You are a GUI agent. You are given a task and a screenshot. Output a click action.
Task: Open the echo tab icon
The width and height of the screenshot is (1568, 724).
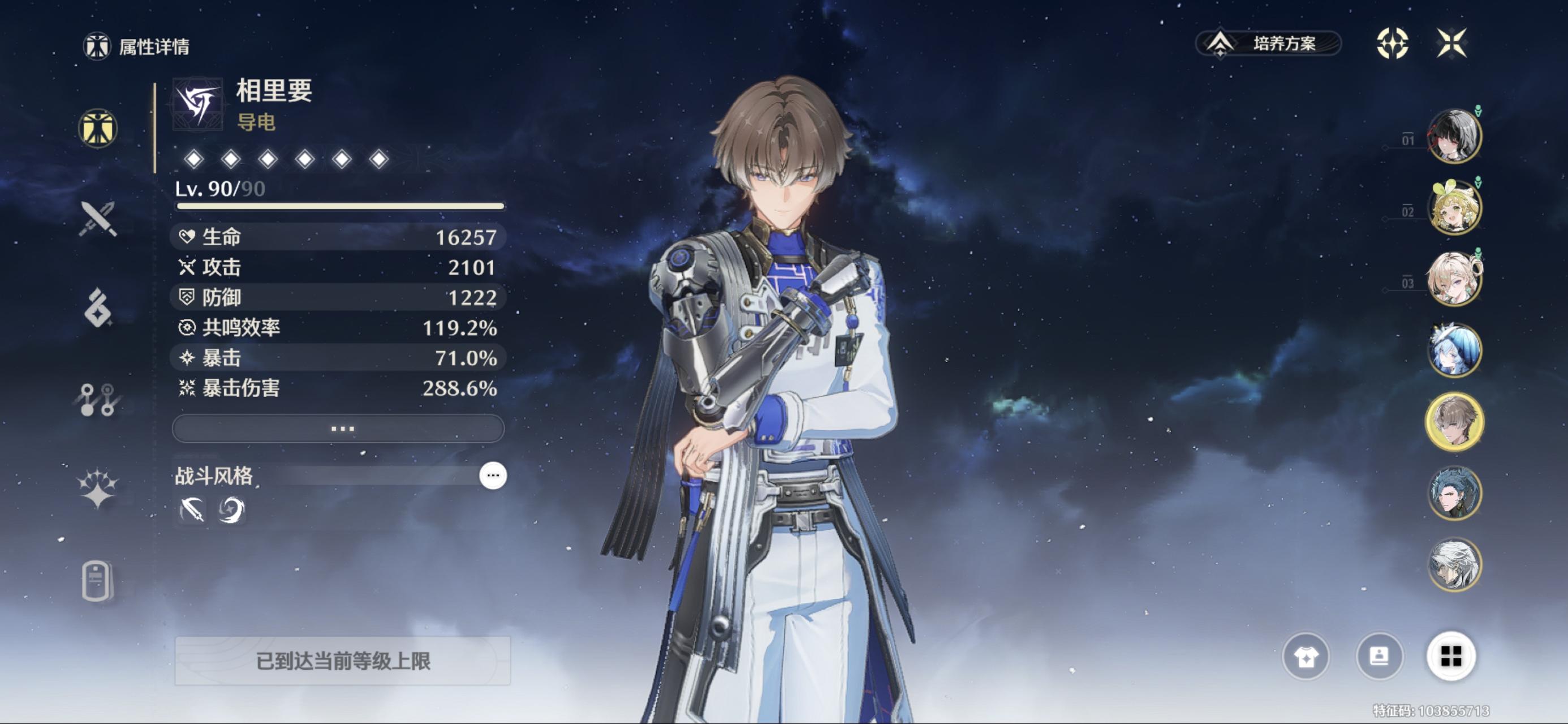[97, 308]
